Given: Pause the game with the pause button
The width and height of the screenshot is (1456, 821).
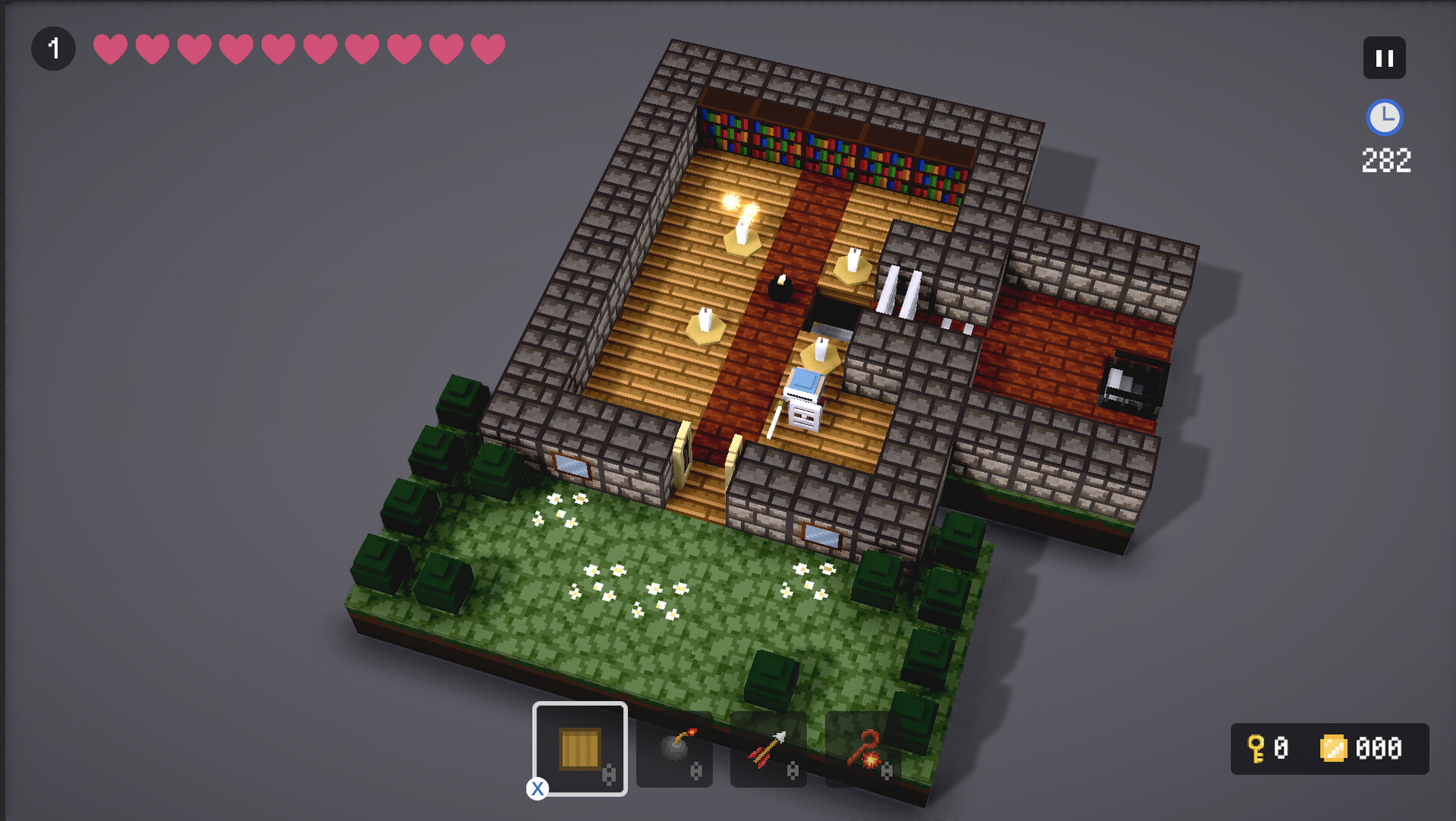Looking at the screenshot, I should pos(1385,57).
